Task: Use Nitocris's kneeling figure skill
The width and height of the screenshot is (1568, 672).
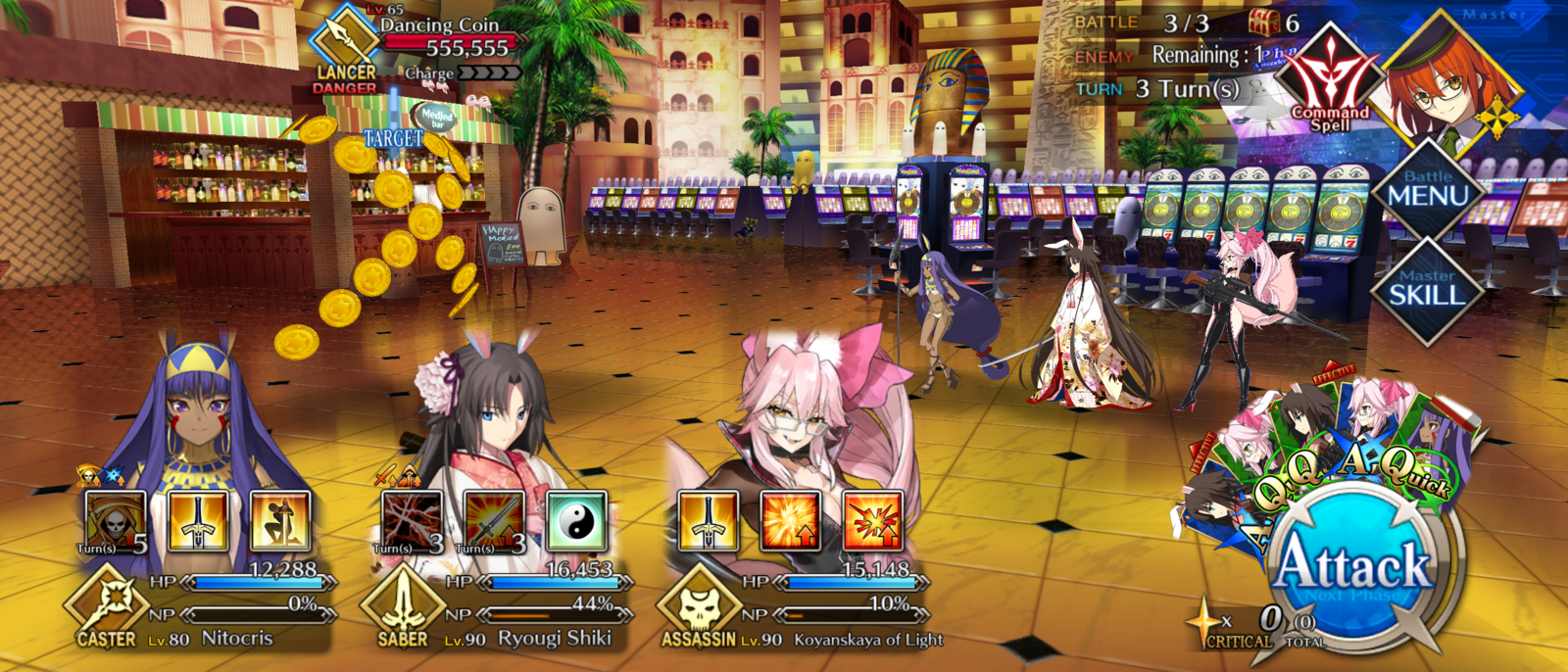Action: click(280, 522)
